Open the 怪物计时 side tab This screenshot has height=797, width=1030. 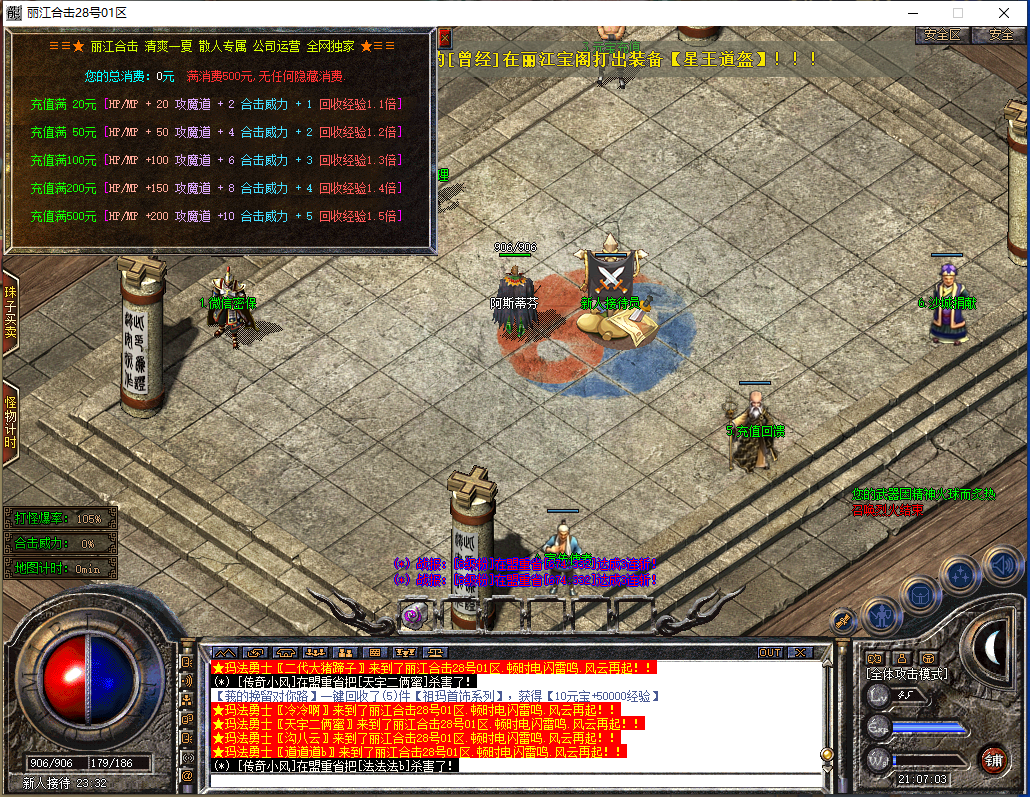tap(10, 424)
